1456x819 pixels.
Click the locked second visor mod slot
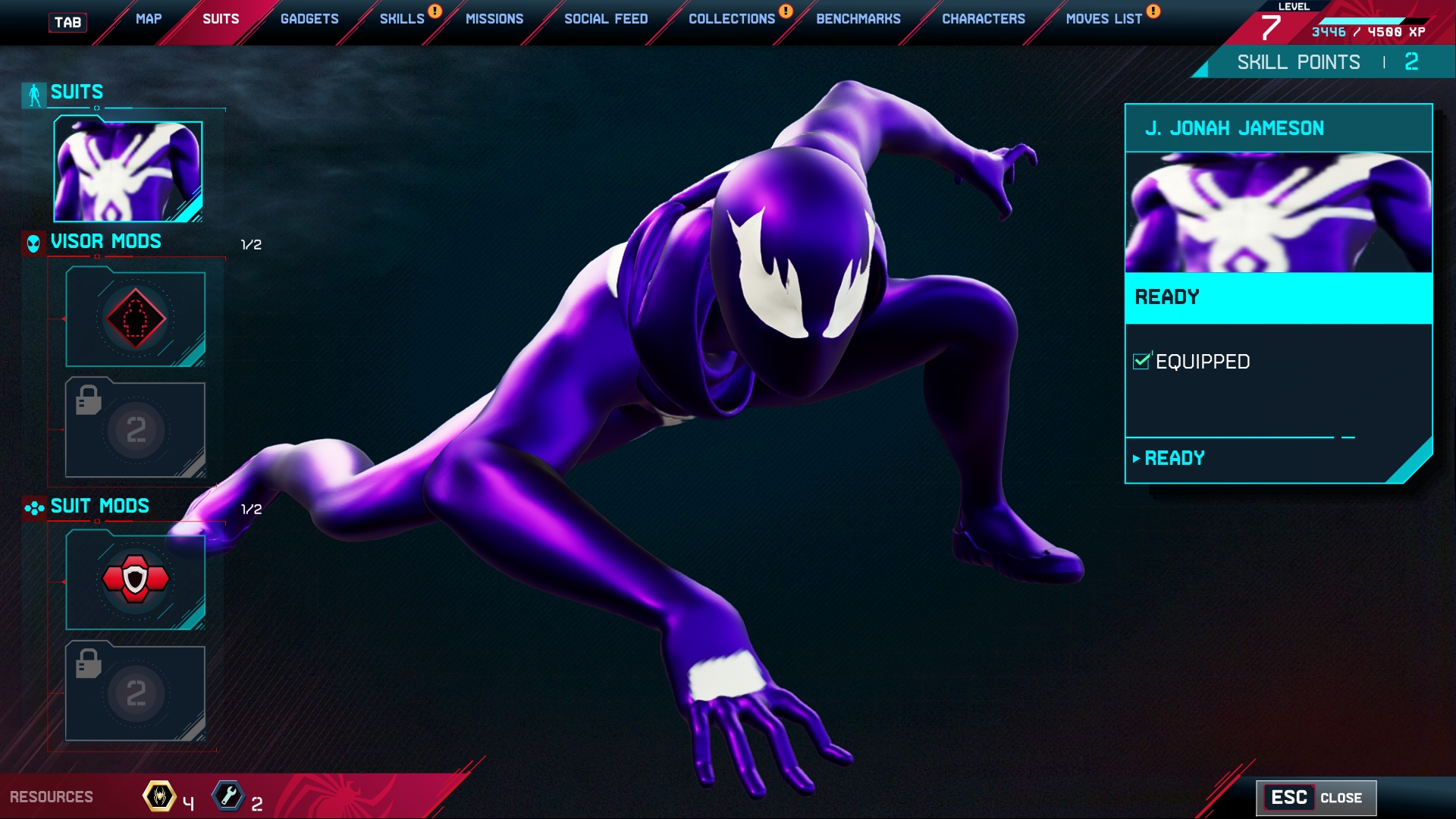click(135, 429)
